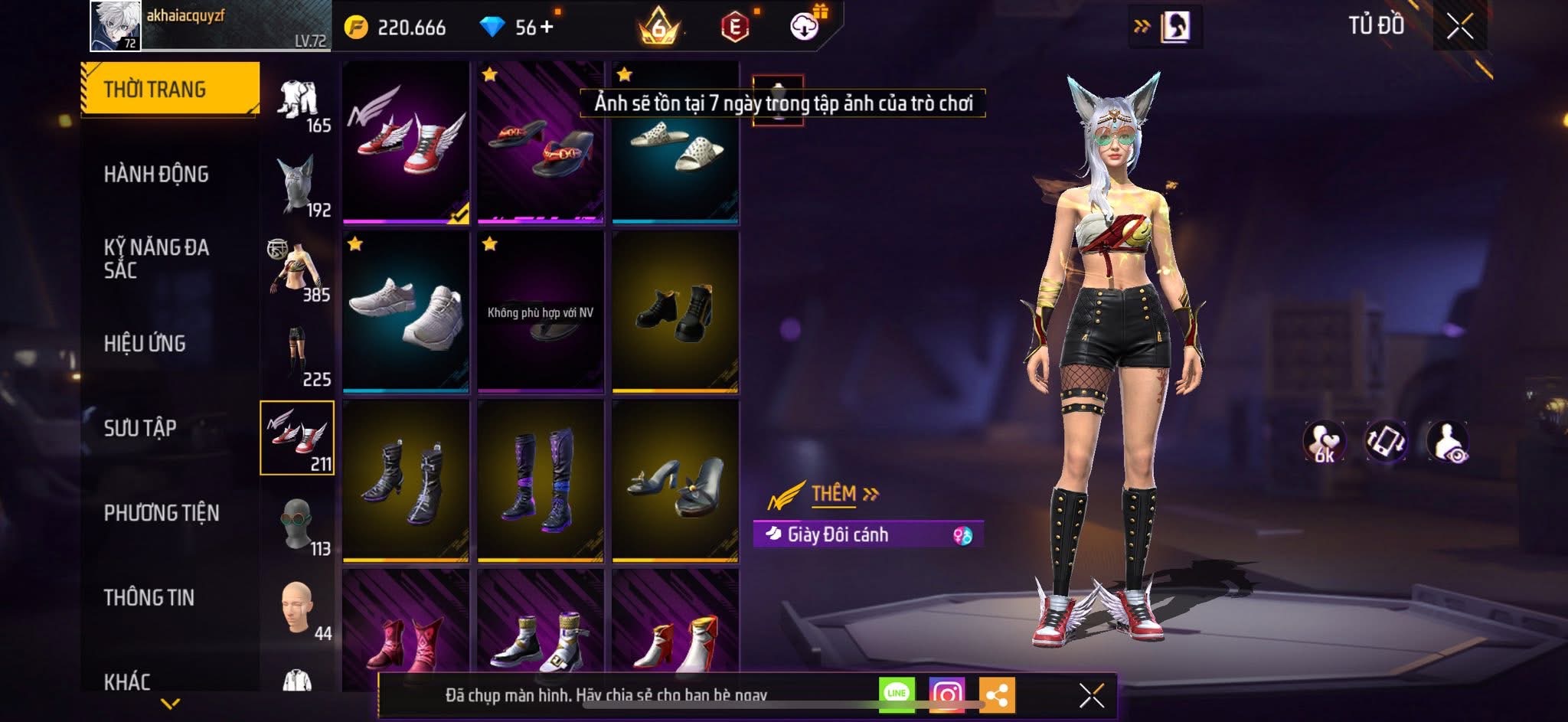Viewport: 1568px width, 722px height.
Task: Close the Tủ Đồ wardrobe screen
Action: point(1459,27)
